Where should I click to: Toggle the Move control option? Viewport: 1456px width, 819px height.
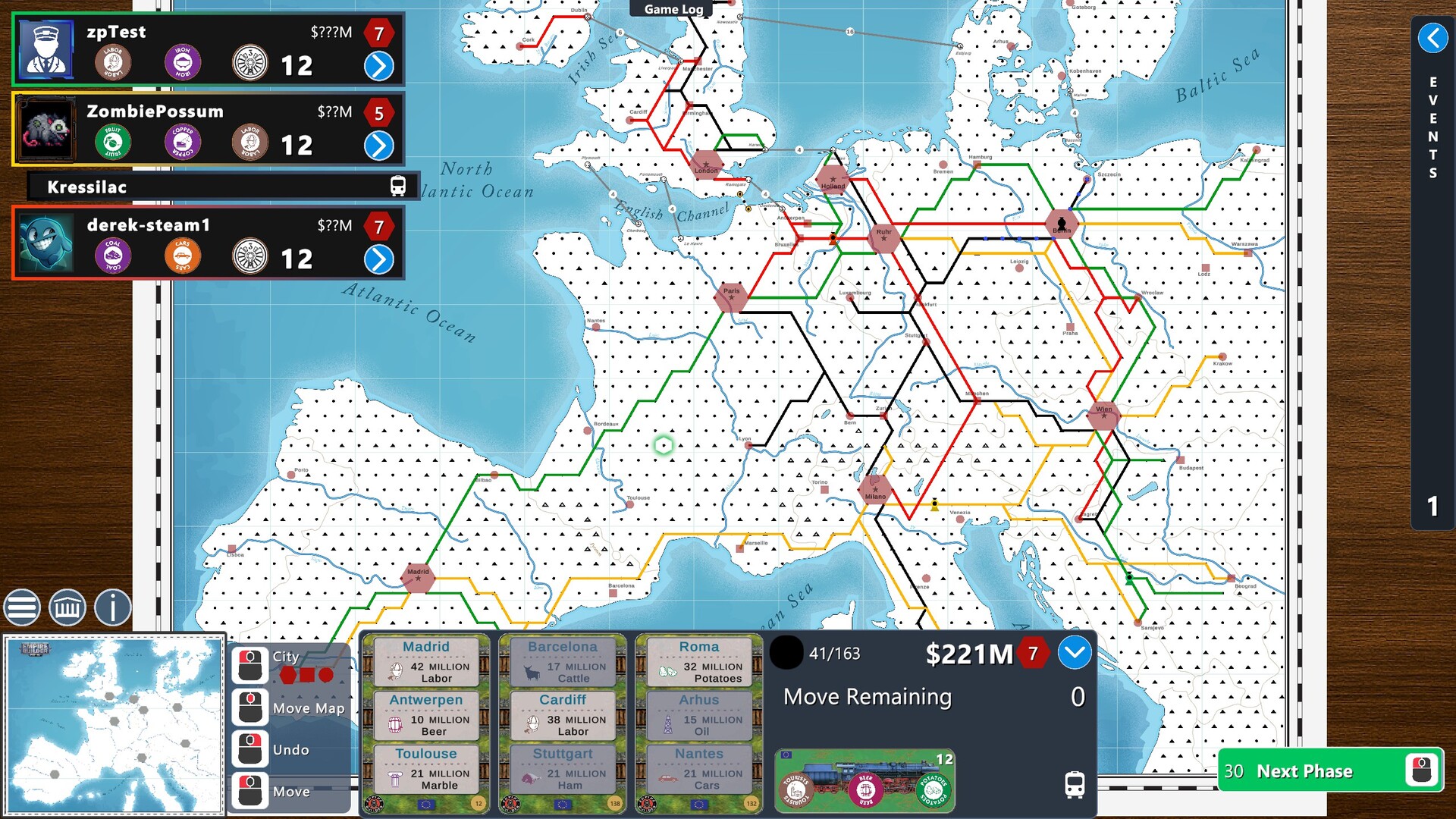coord(250,791)
